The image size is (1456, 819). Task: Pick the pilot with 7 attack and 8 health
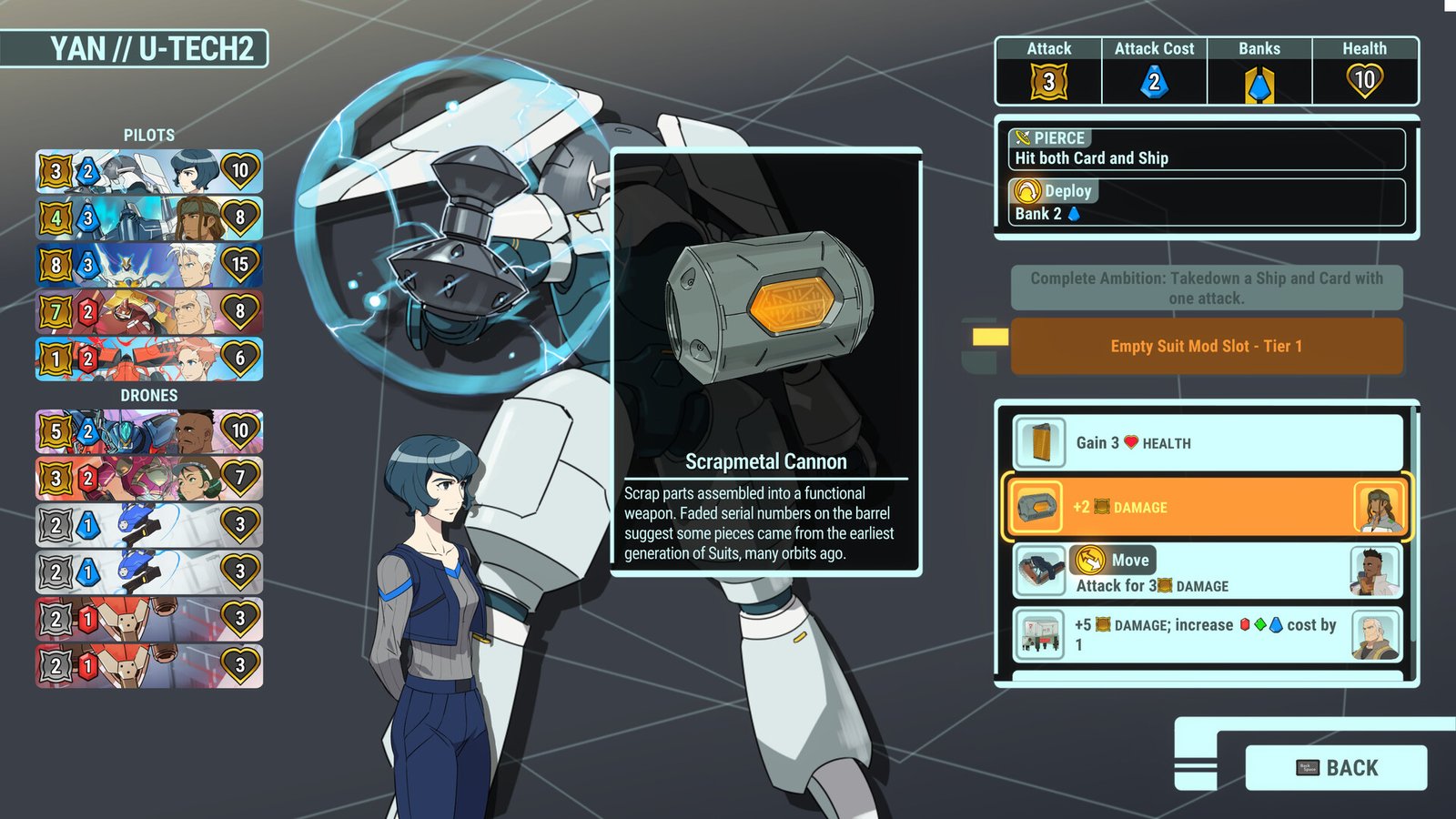point(149,312)
